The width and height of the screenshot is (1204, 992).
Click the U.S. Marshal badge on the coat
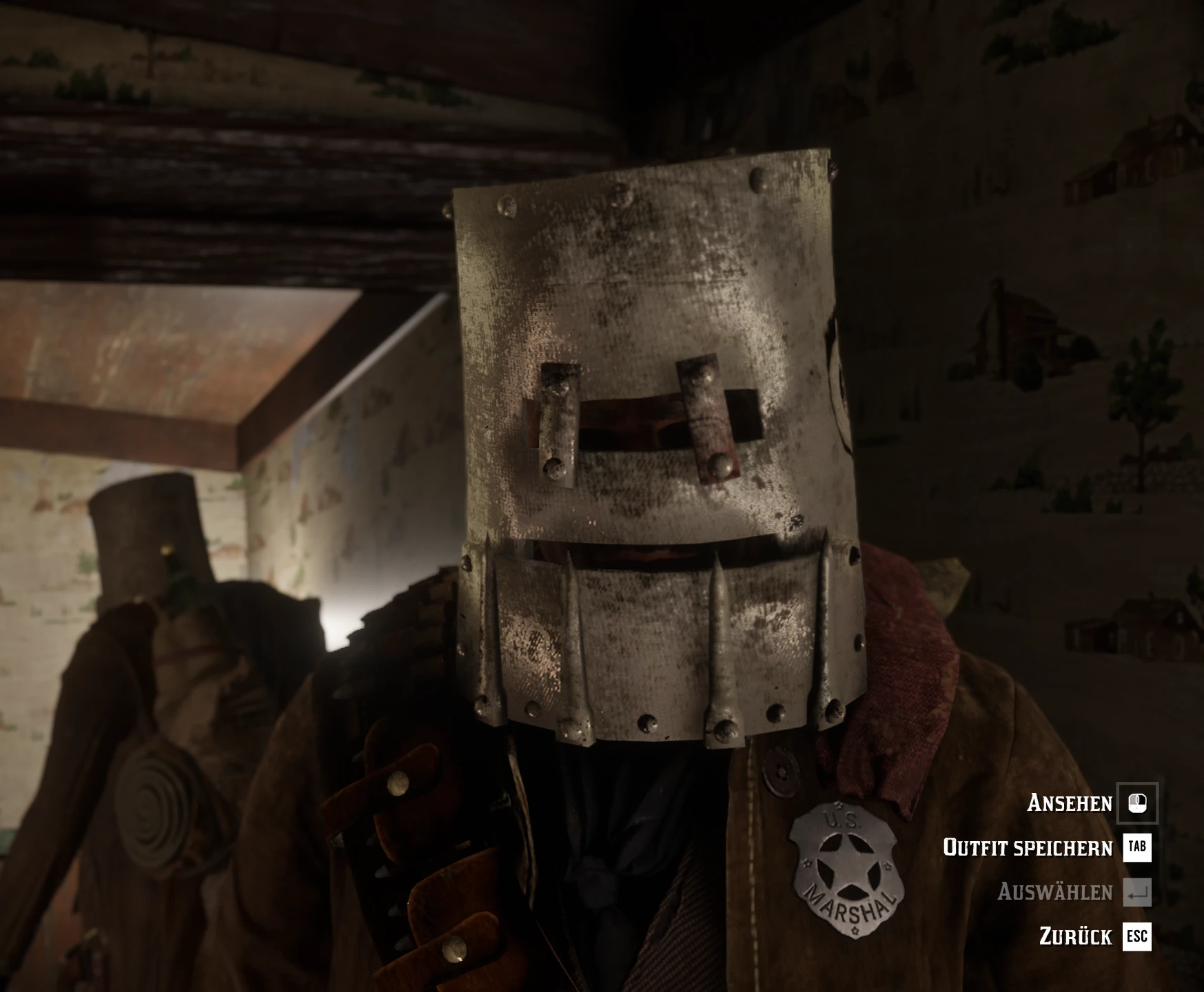pyautogui.click(x=844, y=870)
